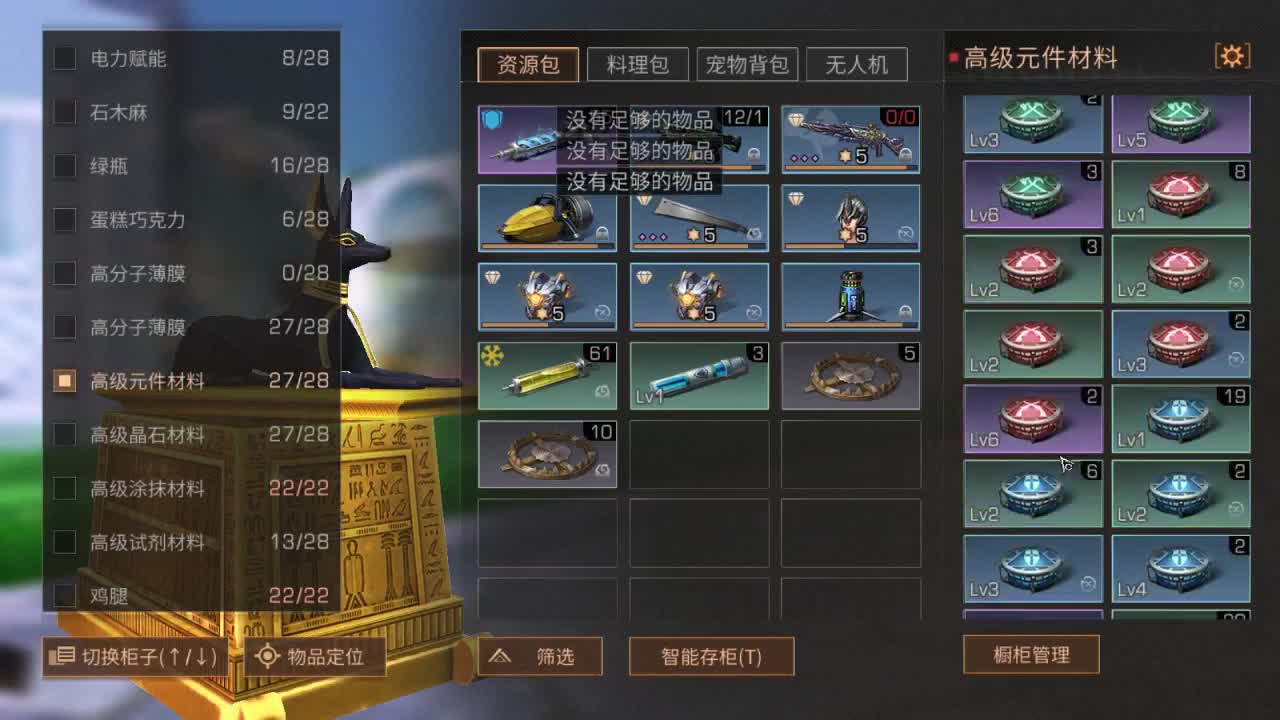Toggle the 绿瓶 checkbox
The height and width of the screenshot is (720, 1280).
click(62, 166)
